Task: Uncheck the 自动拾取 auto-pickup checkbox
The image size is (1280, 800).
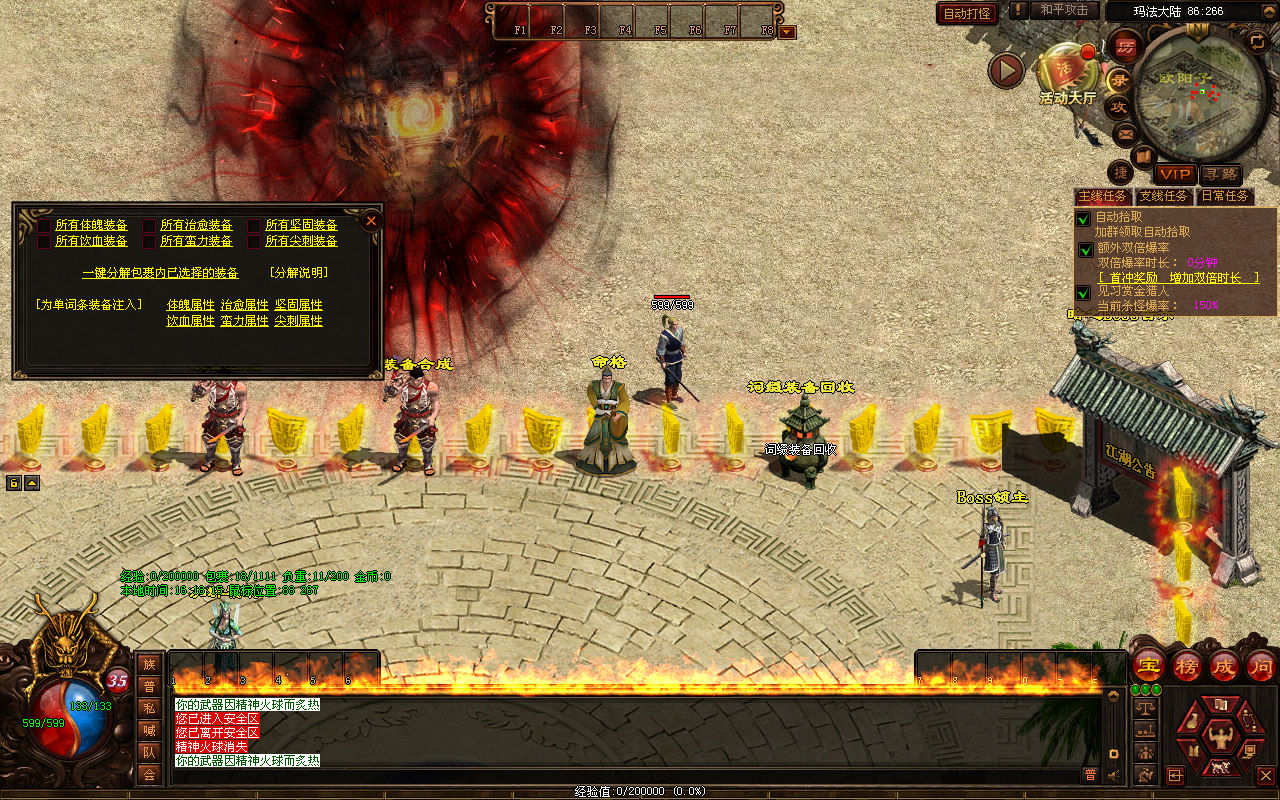Action: pyautogui.click(x=1083, y=218)
